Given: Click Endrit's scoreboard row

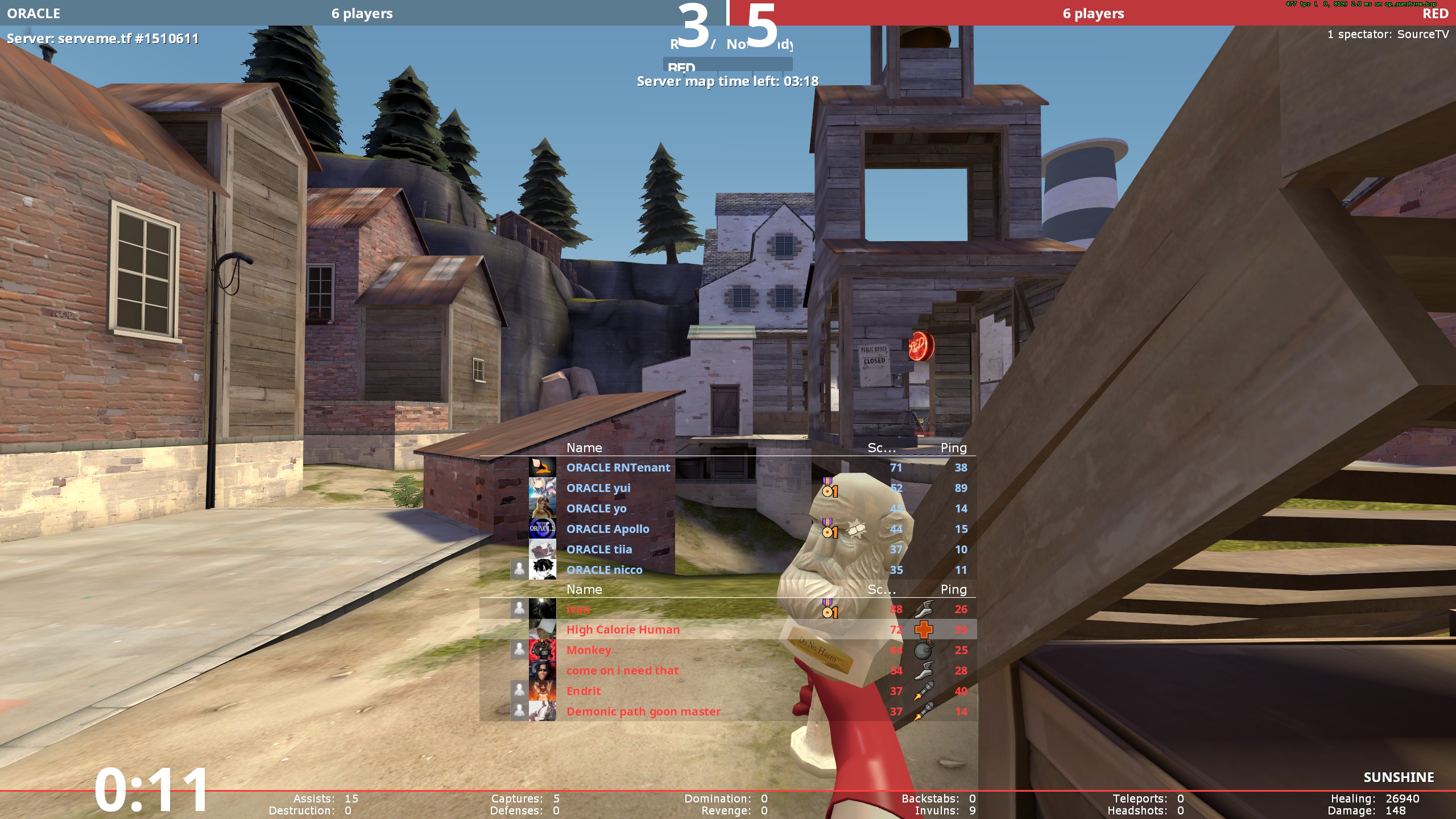Looking at the screenshot, I should click(x=583, y=691).
